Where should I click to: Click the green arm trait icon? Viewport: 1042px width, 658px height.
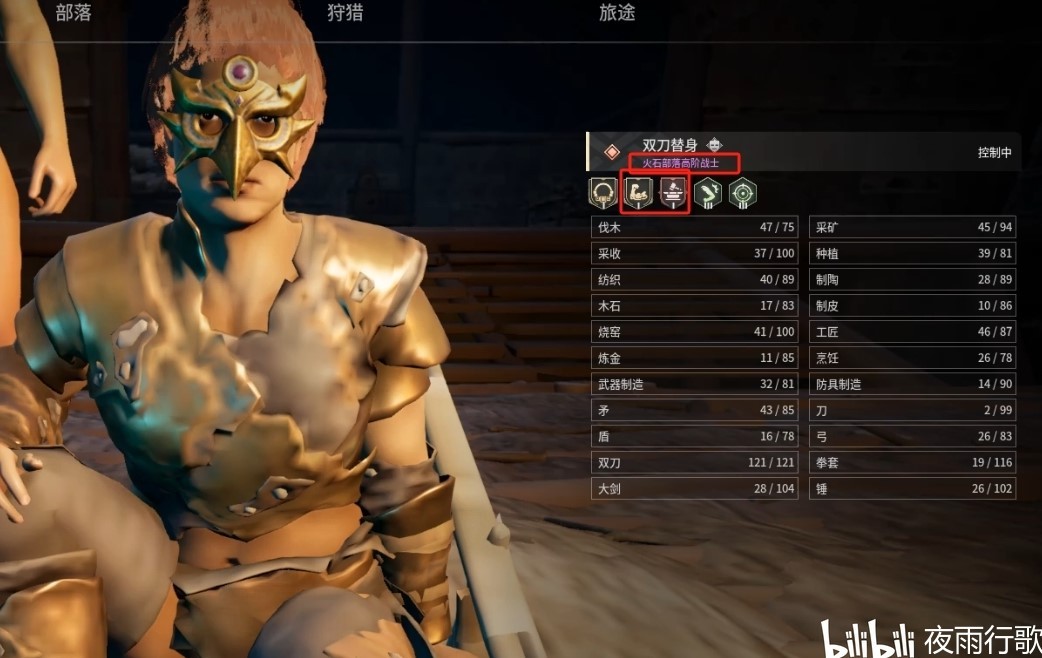pyautogui.click(x=707, y=192)
